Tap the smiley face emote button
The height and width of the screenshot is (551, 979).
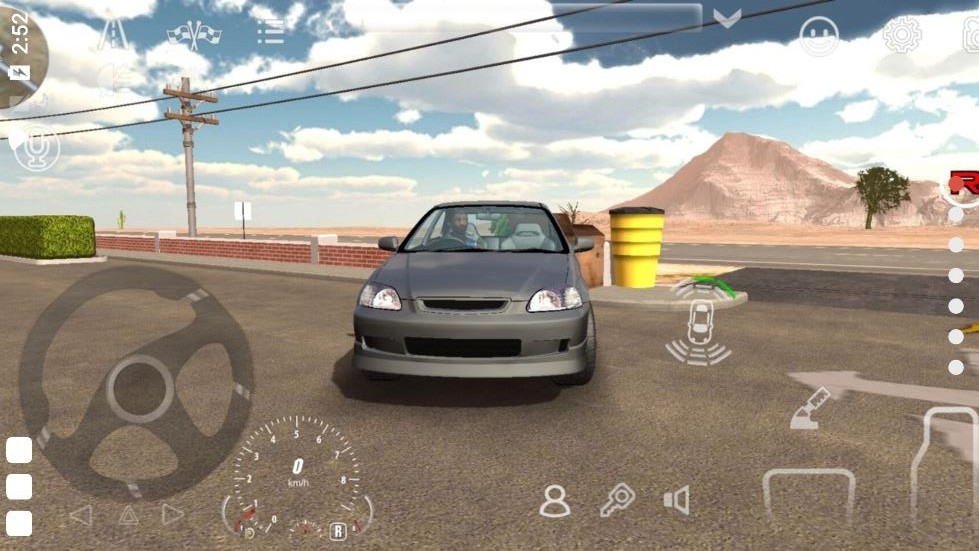pos(819,36)
